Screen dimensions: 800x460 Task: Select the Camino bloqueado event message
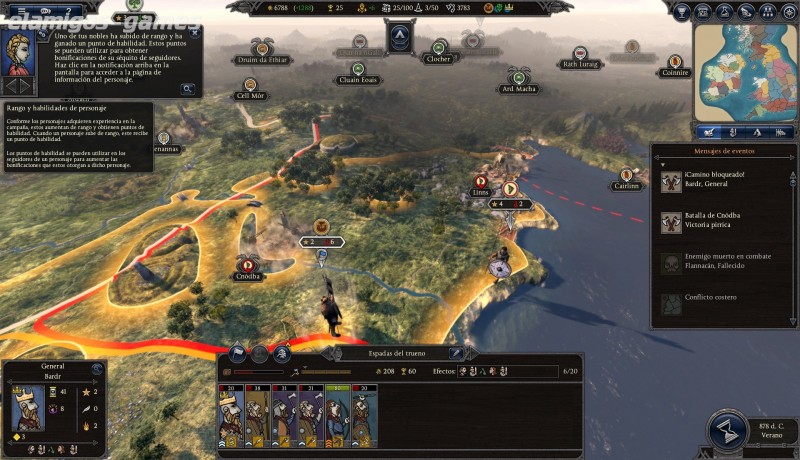(722, 181)
